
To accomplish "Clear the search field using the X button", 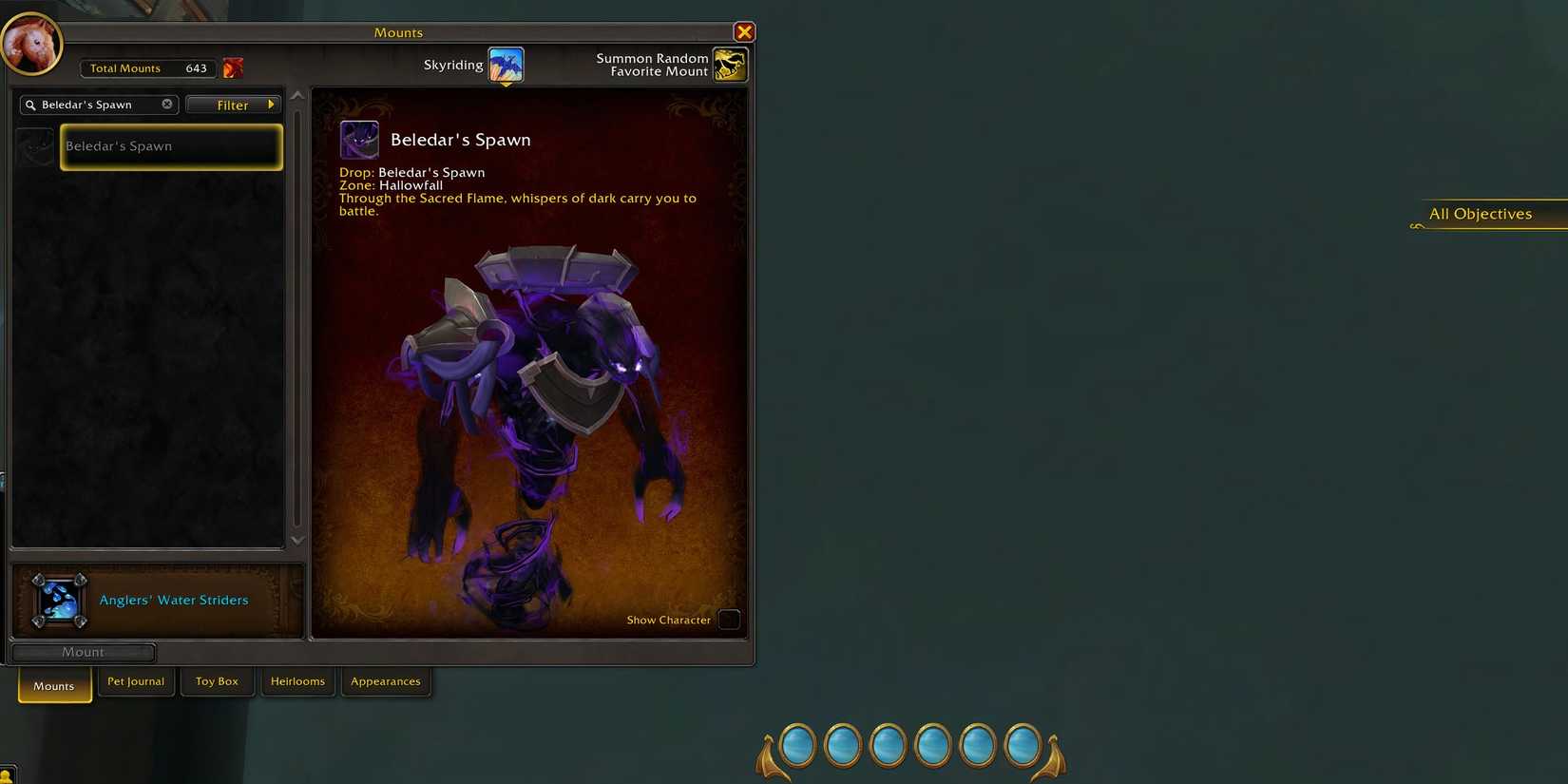I will coord(166,104).
